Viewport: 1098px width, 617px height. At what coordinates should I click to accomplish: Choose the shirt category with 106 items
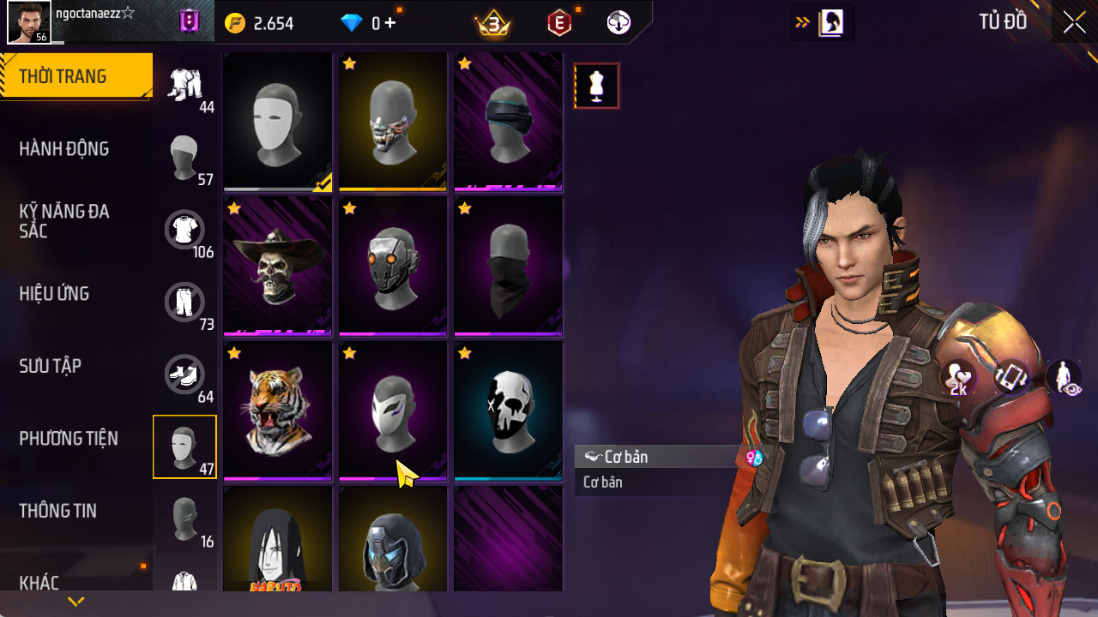click(x=185, y=232)
